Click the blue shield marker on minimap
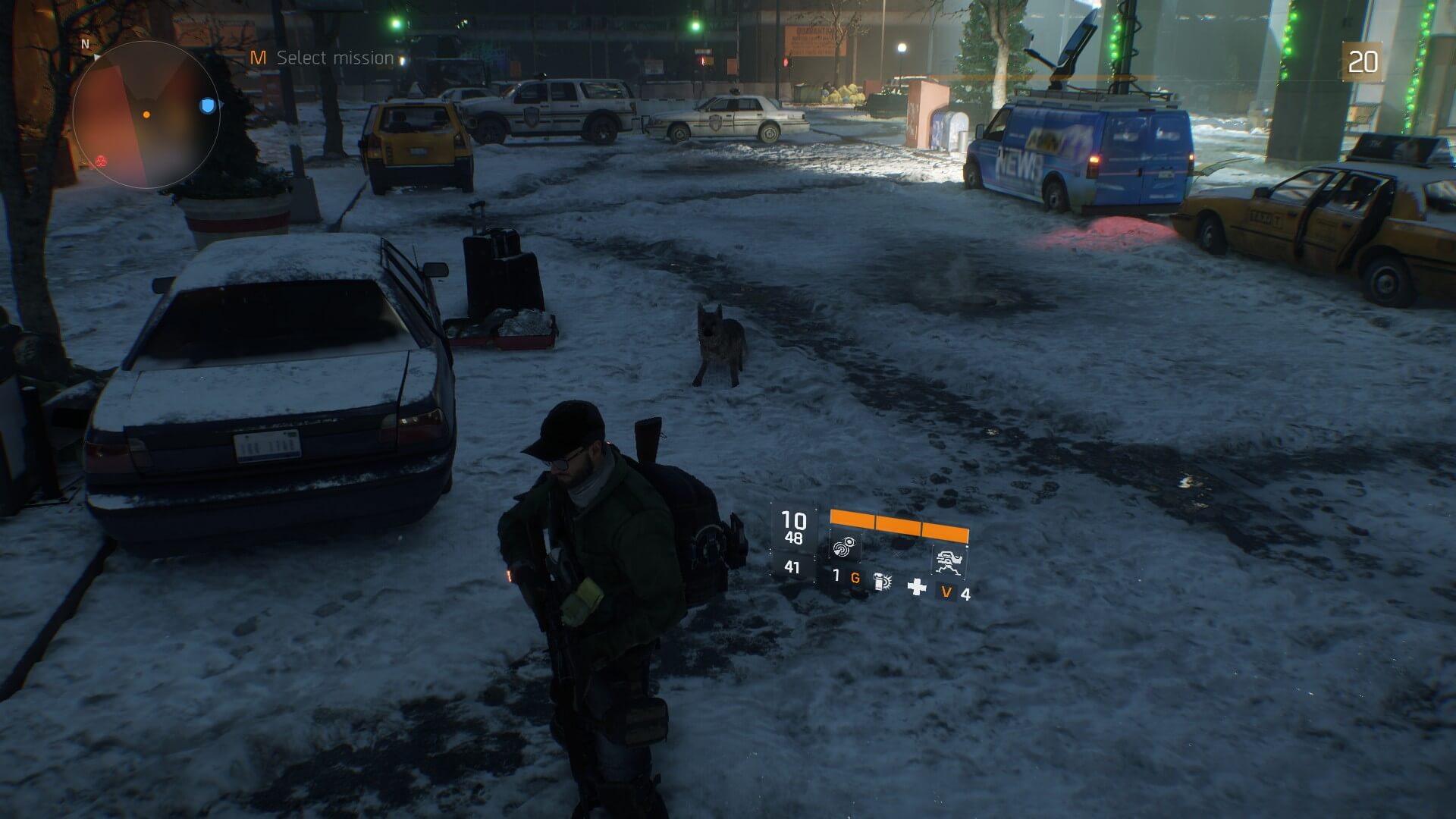The height and width of the screenshot is (819, 1456). coord(208,105)
